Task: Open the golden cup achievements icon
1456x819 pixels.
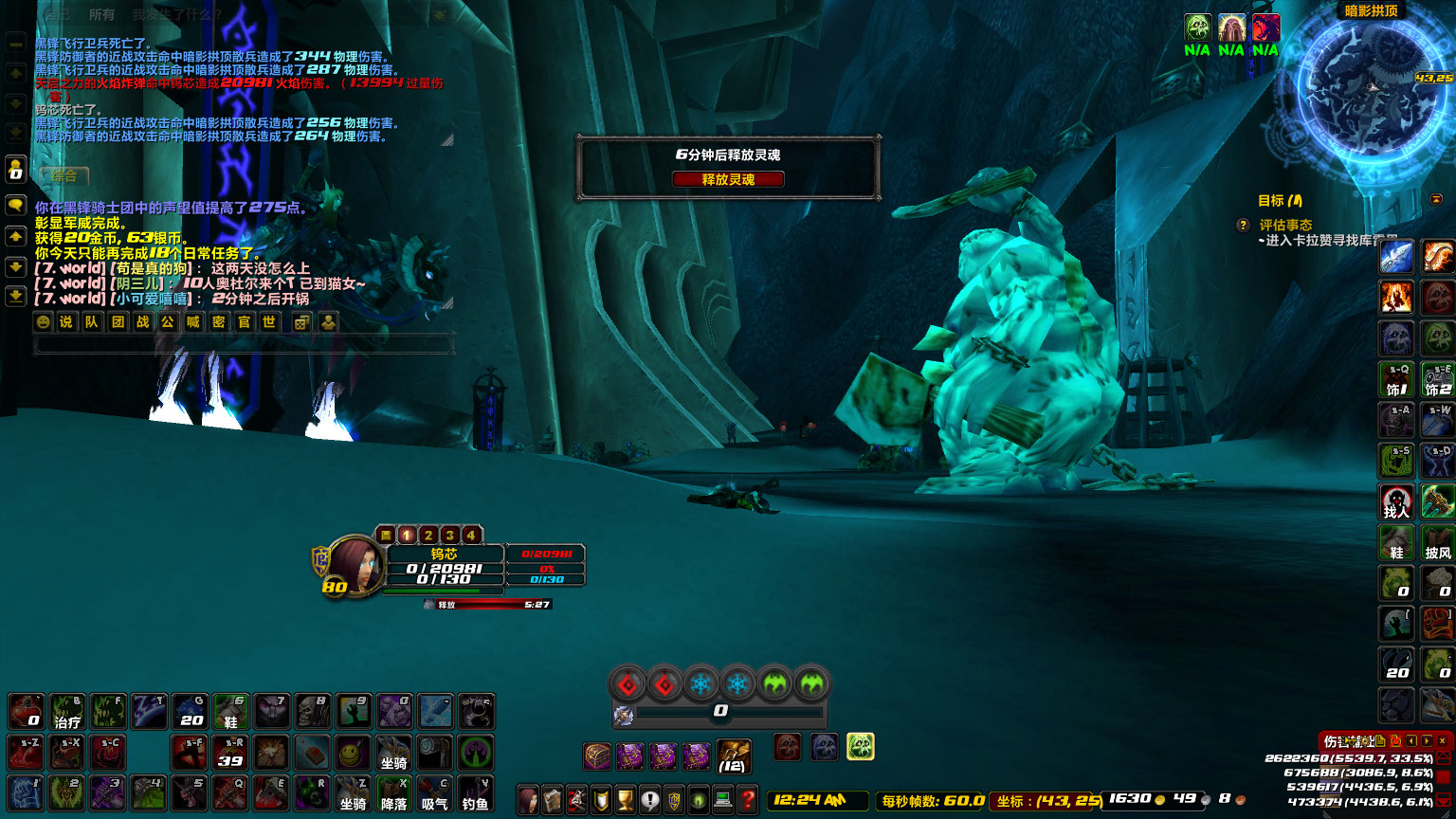Action: coord(623,797)
